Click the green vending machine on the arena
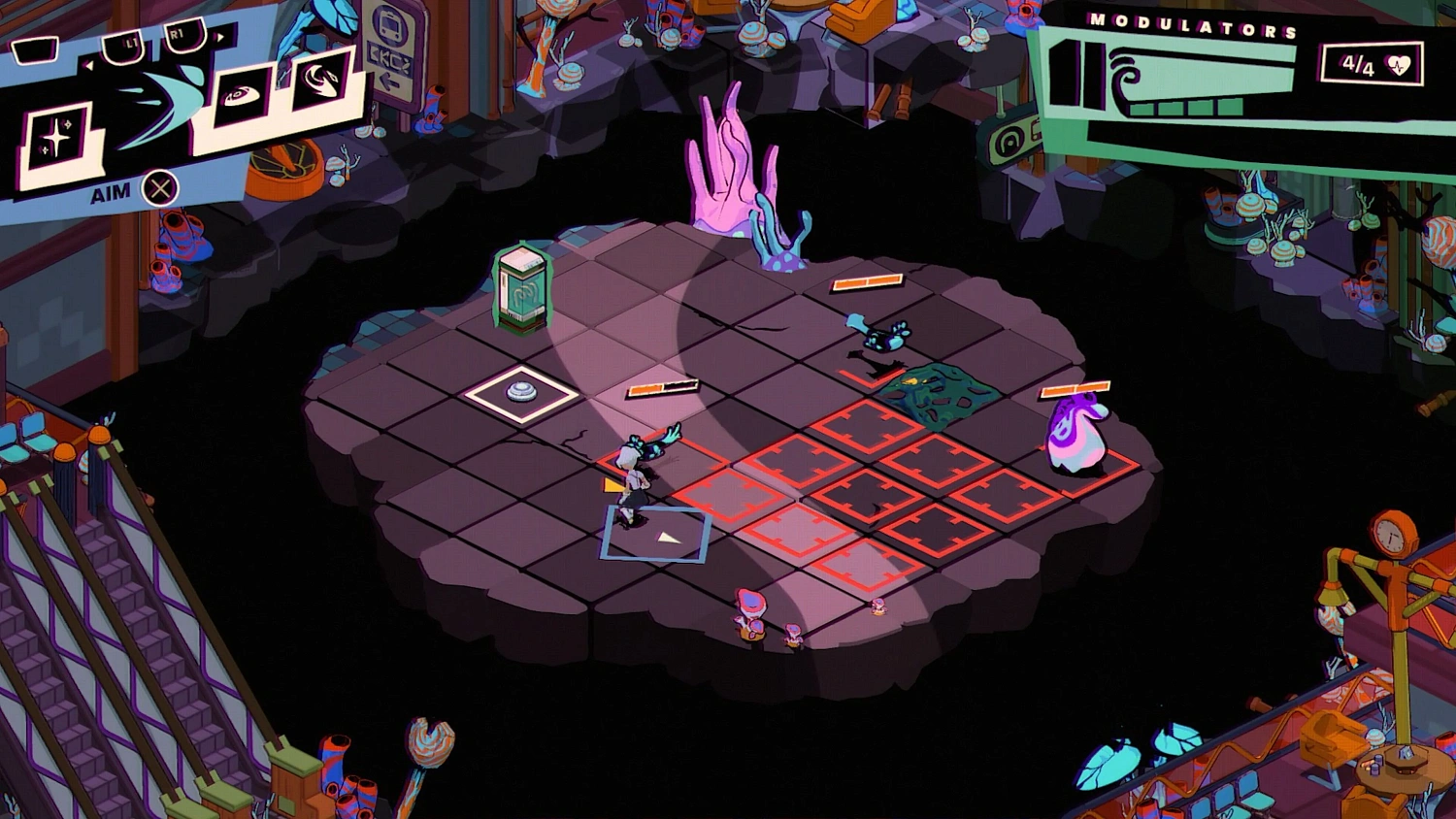This screenshot has width=1456, height=819. [525, 286]
